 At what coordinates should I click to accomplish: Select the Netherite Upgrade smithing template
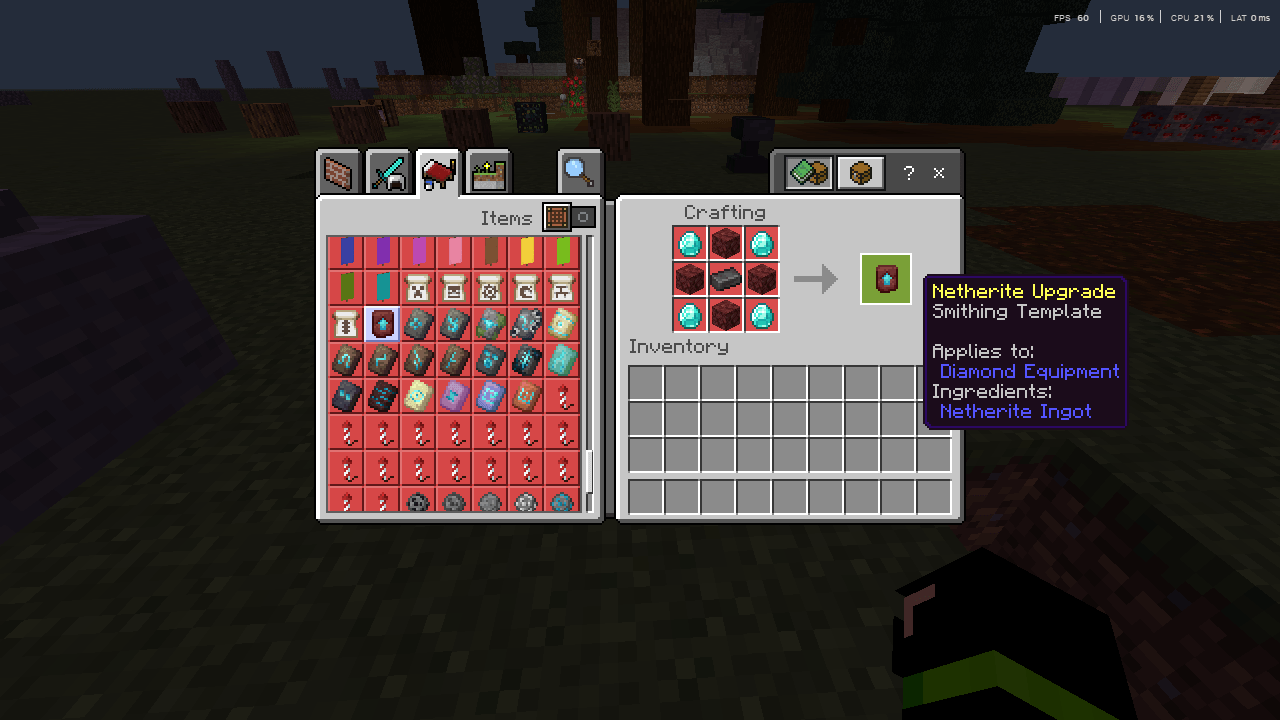(x=381, y=322)
